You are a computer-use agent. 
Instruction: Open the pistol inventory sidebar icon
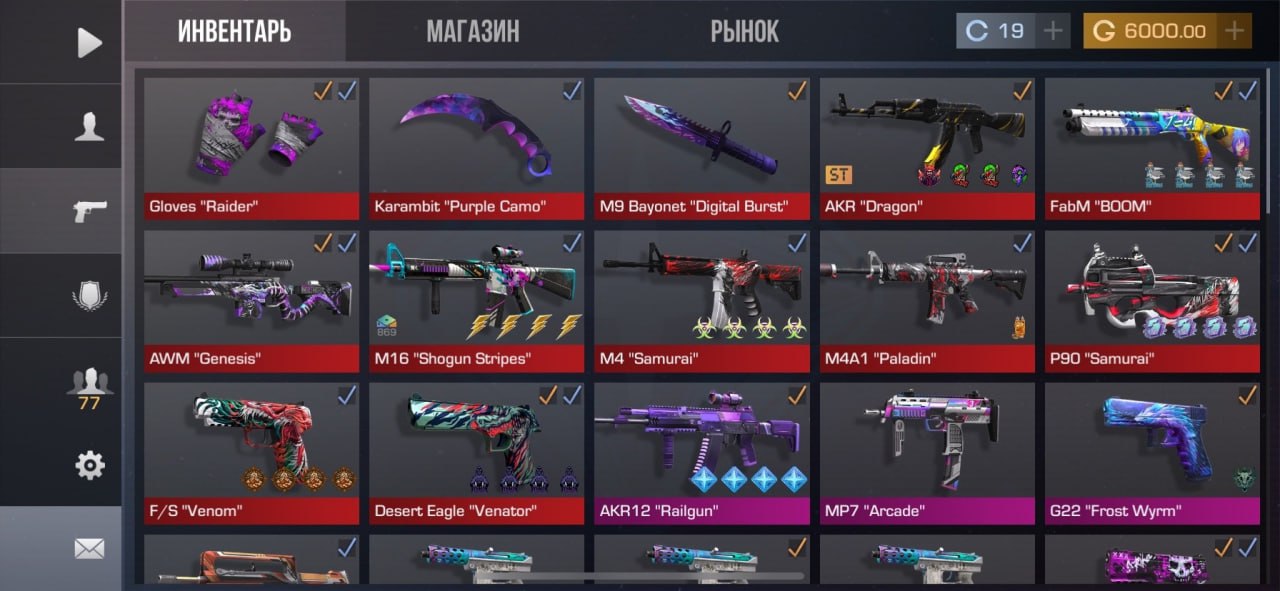pyautogui.click(x=89, y=211)
